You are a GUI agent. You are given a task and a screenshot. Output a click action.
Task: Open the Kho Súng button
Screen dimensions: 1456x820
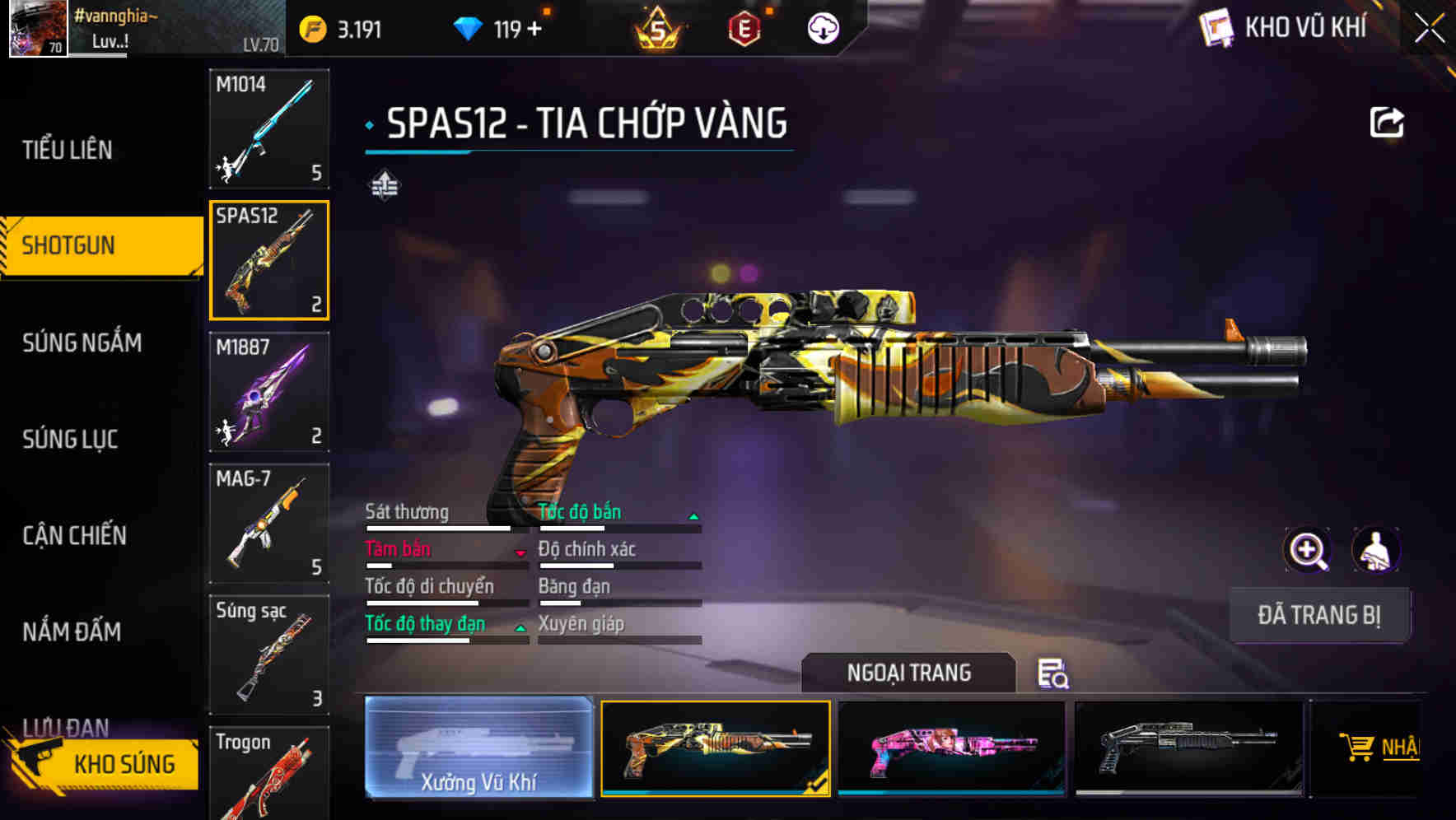[105, 763]
